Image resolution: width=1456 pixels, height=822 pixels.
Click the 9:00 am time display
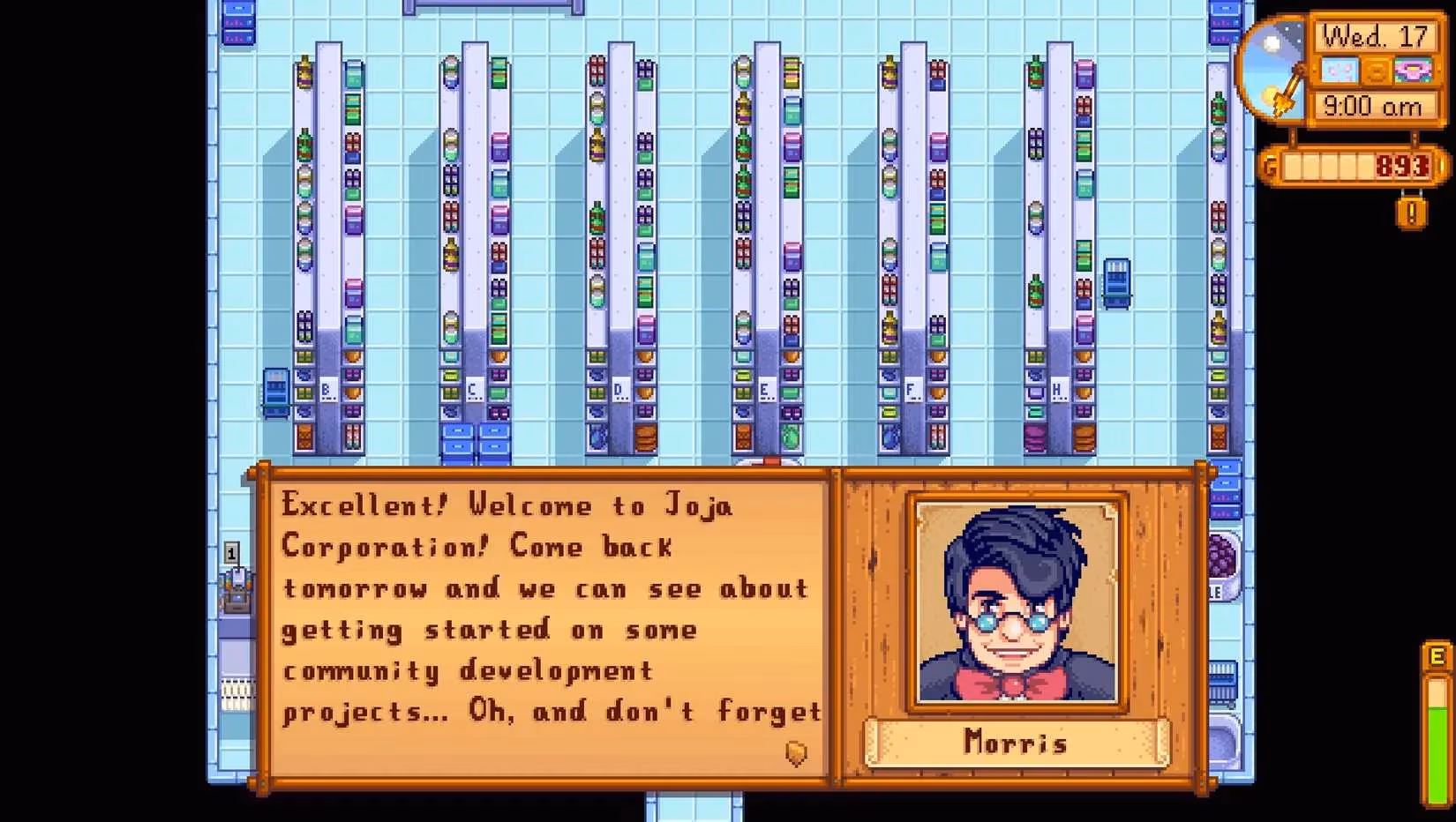[x=1373, y=107]
